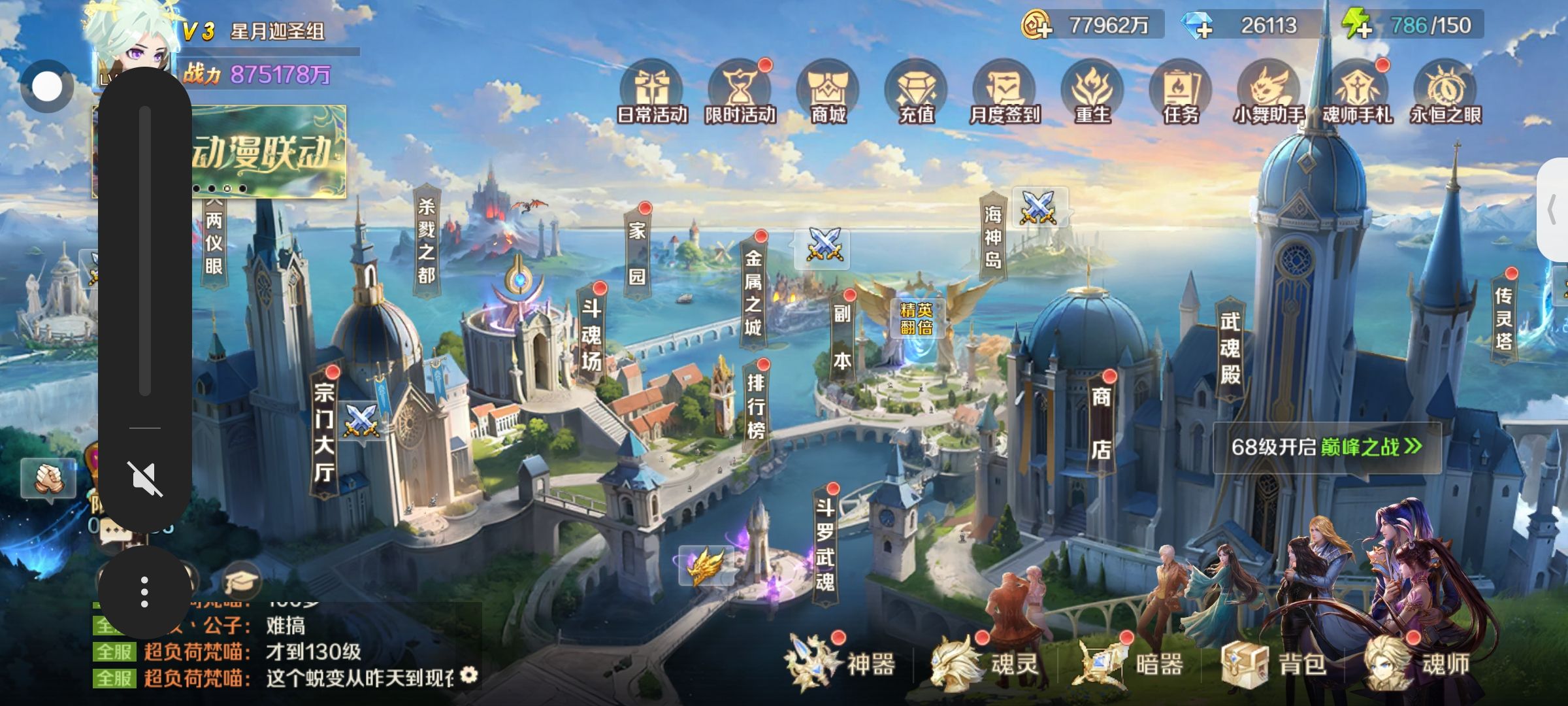The width and height of the screenshot is (1568, 706).
Task: Claim the 月度签到 monthly sign-in
Action: point(1004,93)
